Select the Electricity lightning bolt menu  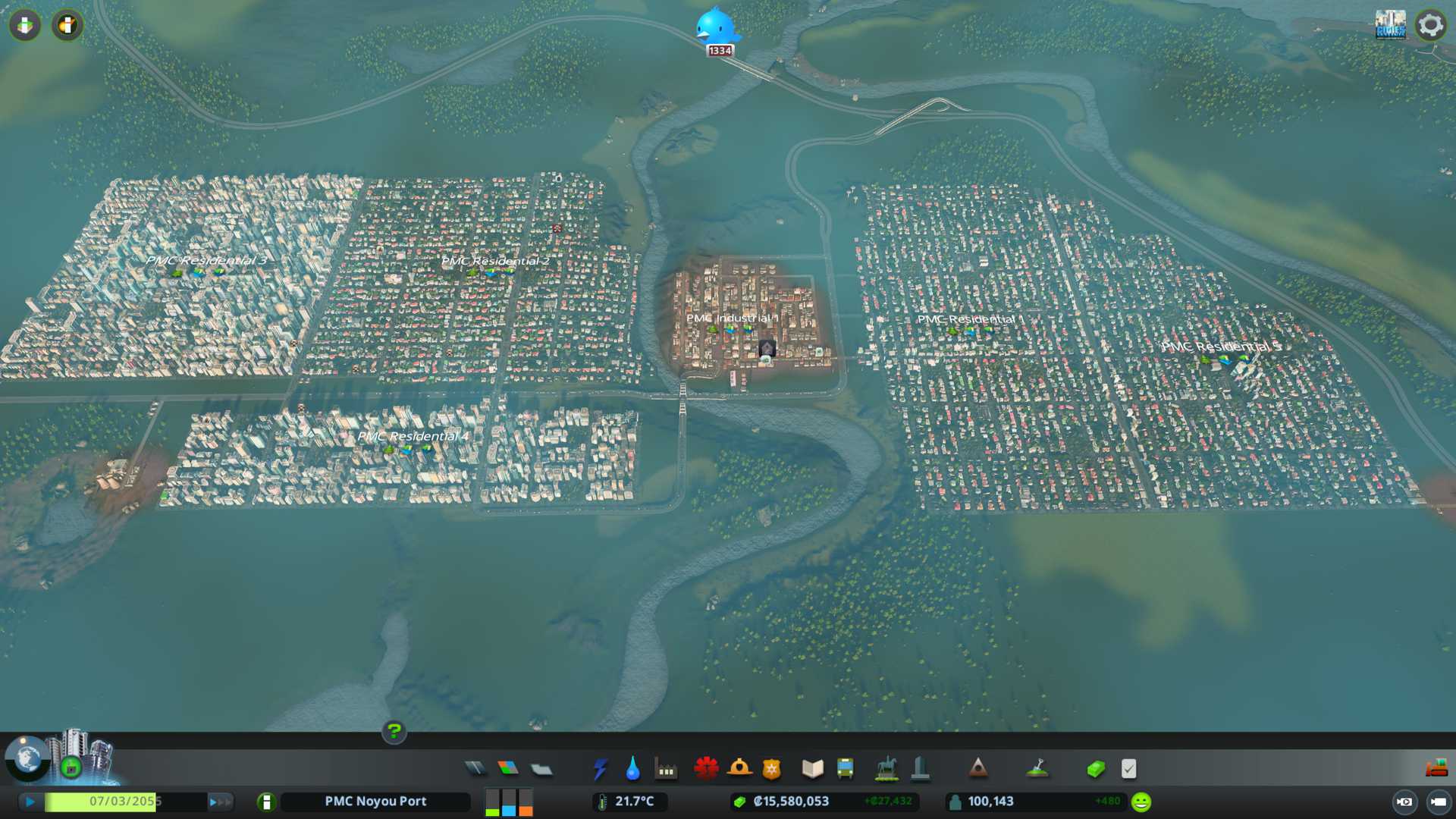[600, 769]
